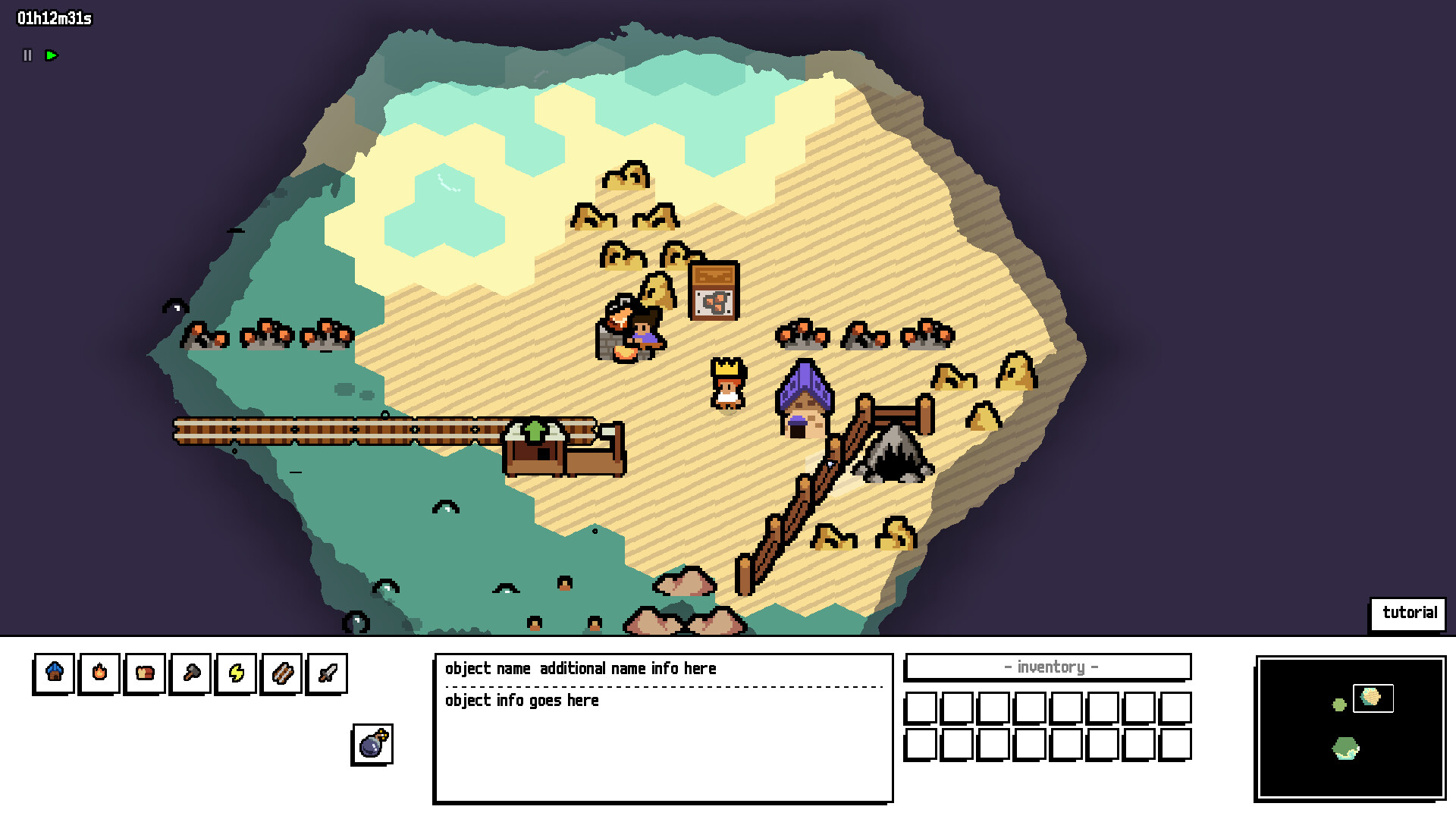Select the house building icon

[54, 673]
